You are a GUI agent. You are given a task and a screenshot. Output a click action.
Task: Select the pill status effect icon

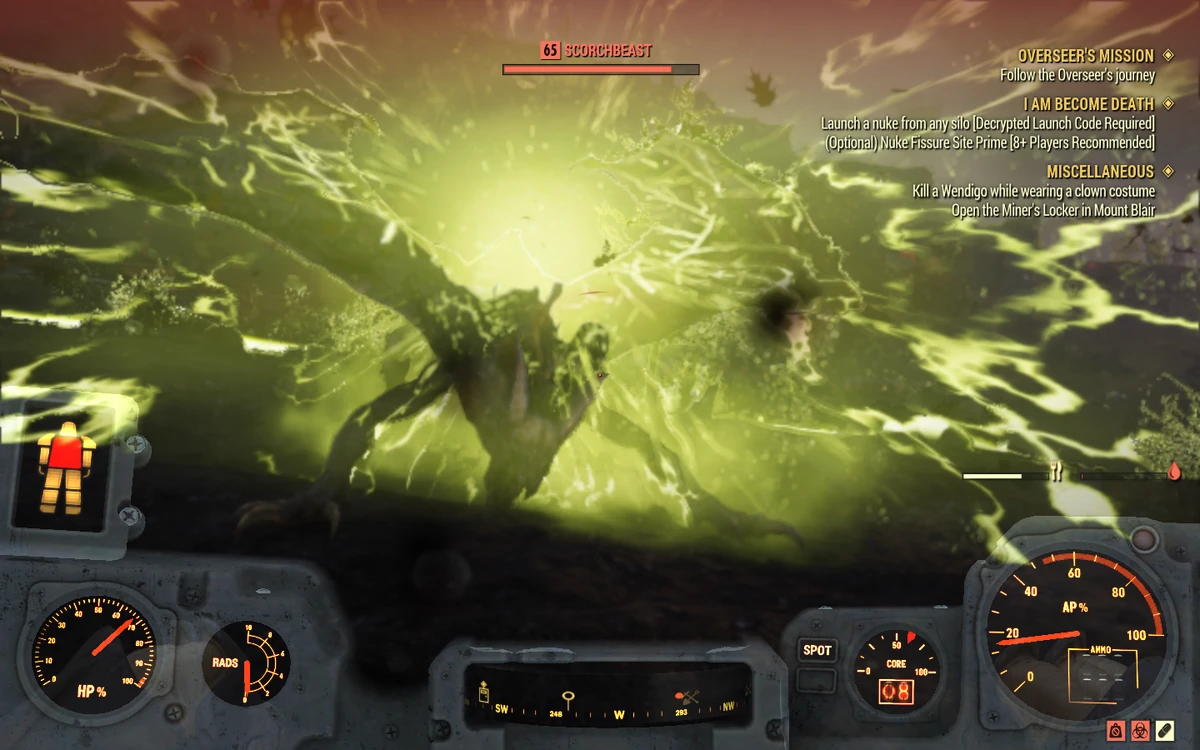(1166, 731)
